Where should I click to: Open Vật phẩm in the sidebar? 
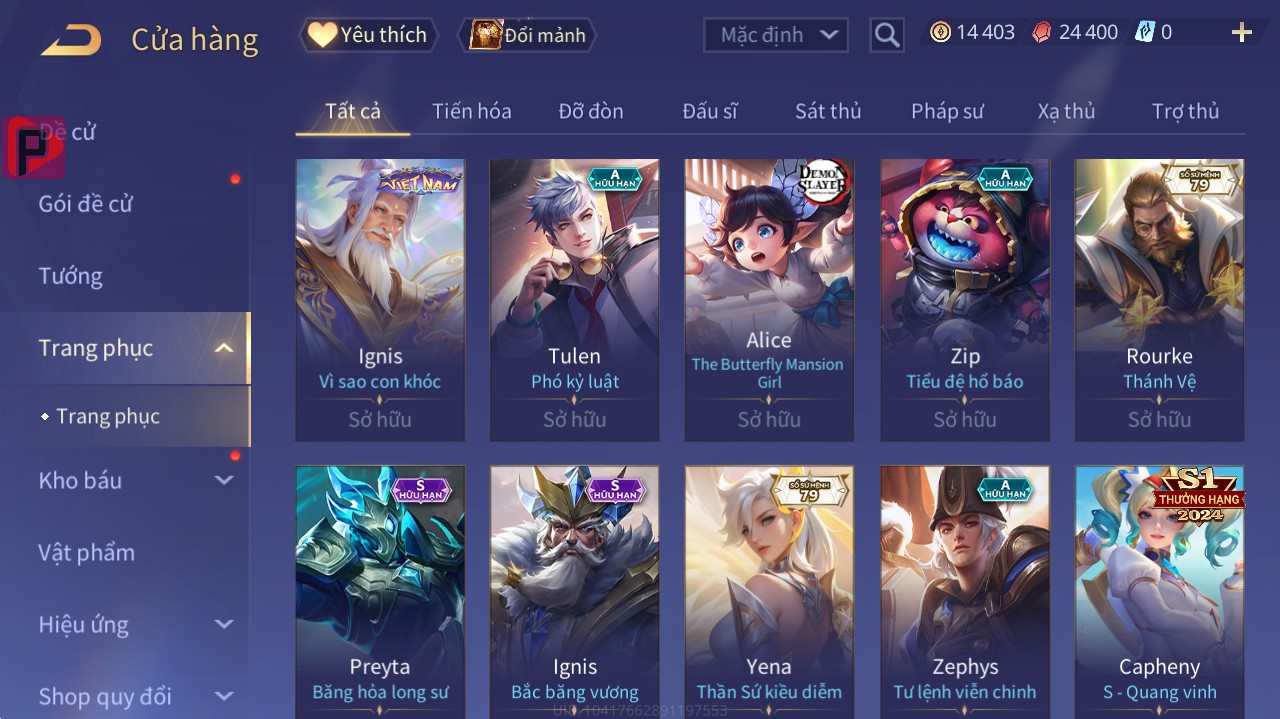(x=86, y=552)
